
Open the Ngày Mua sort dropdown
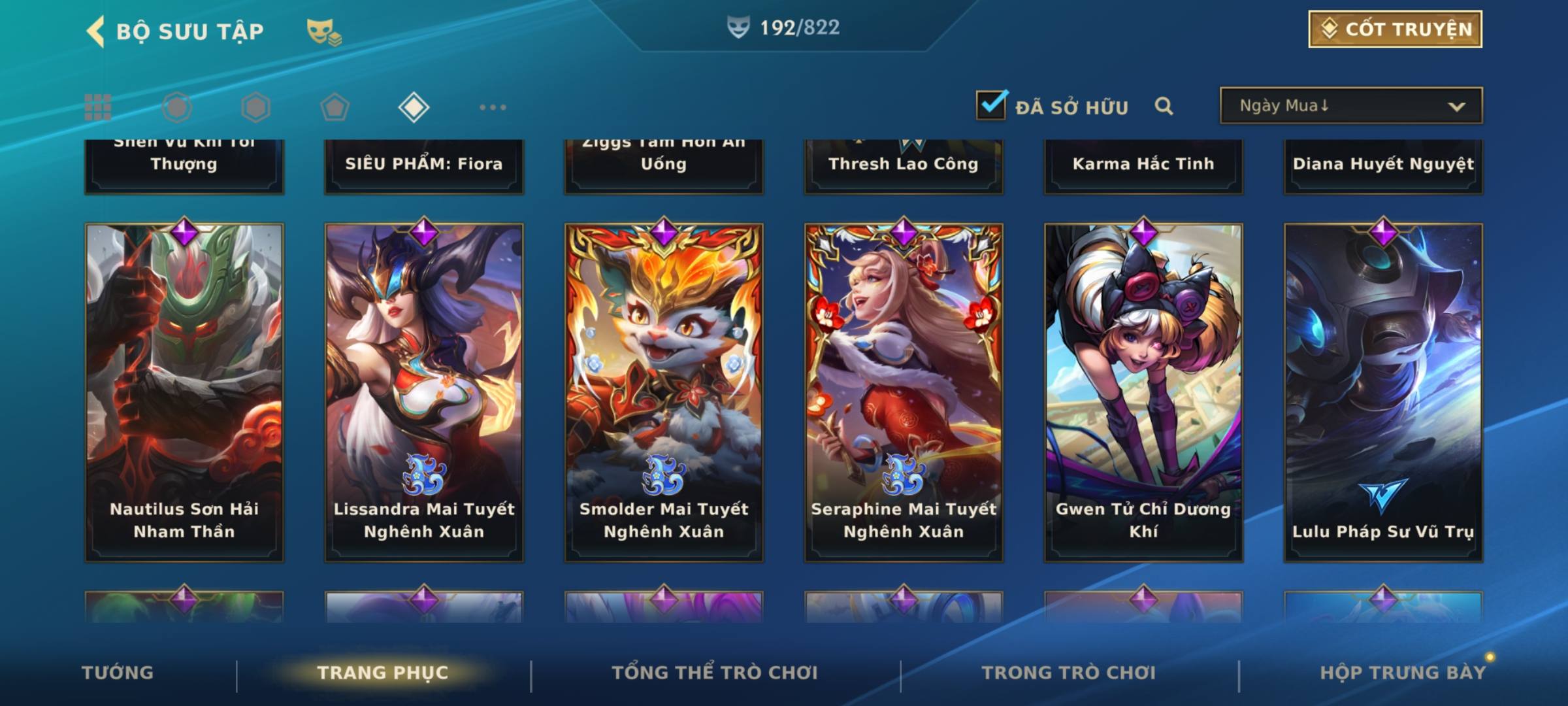coord(1351,106)
